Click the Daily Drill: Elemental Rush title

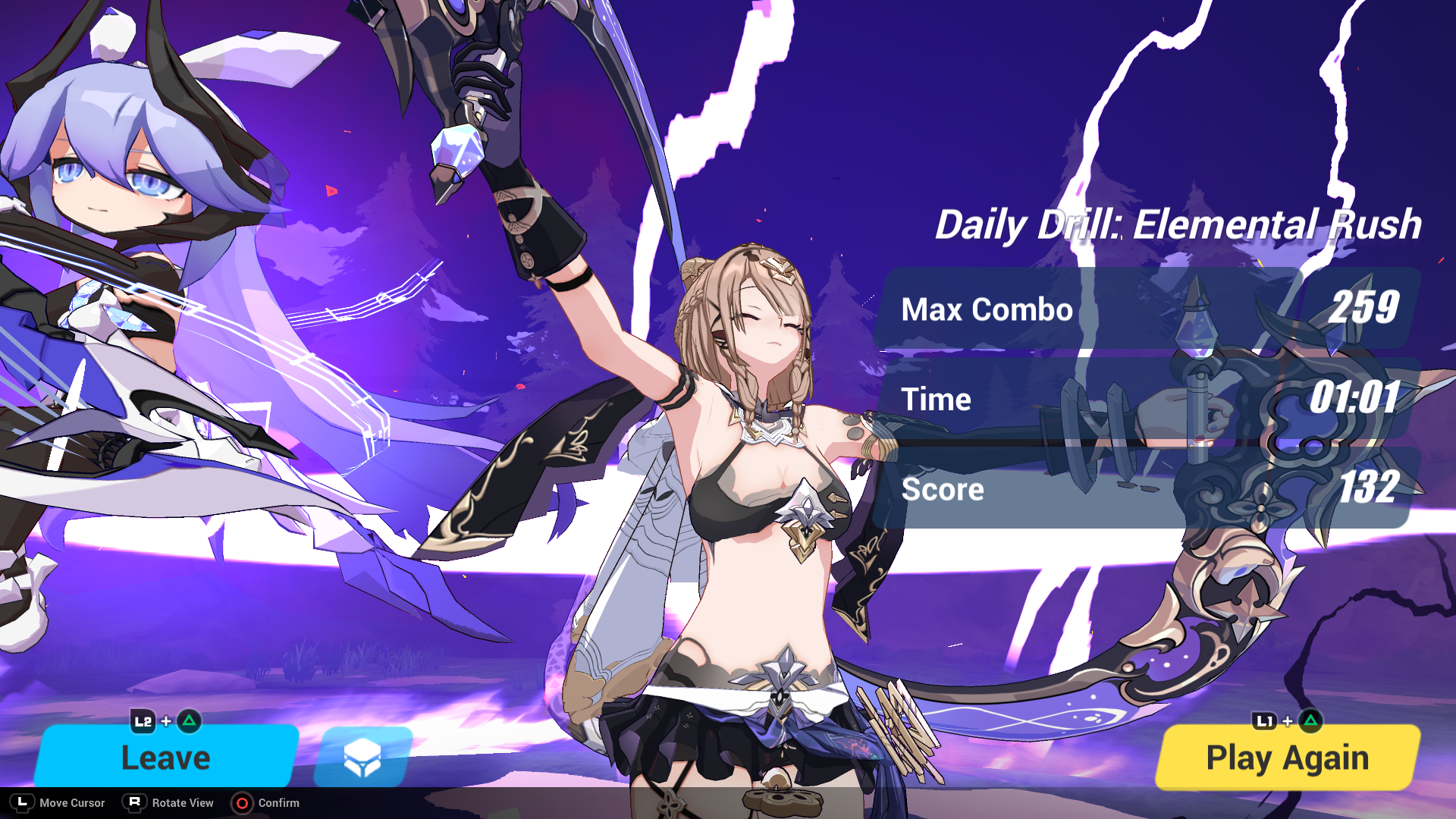tap(1180, 224)
